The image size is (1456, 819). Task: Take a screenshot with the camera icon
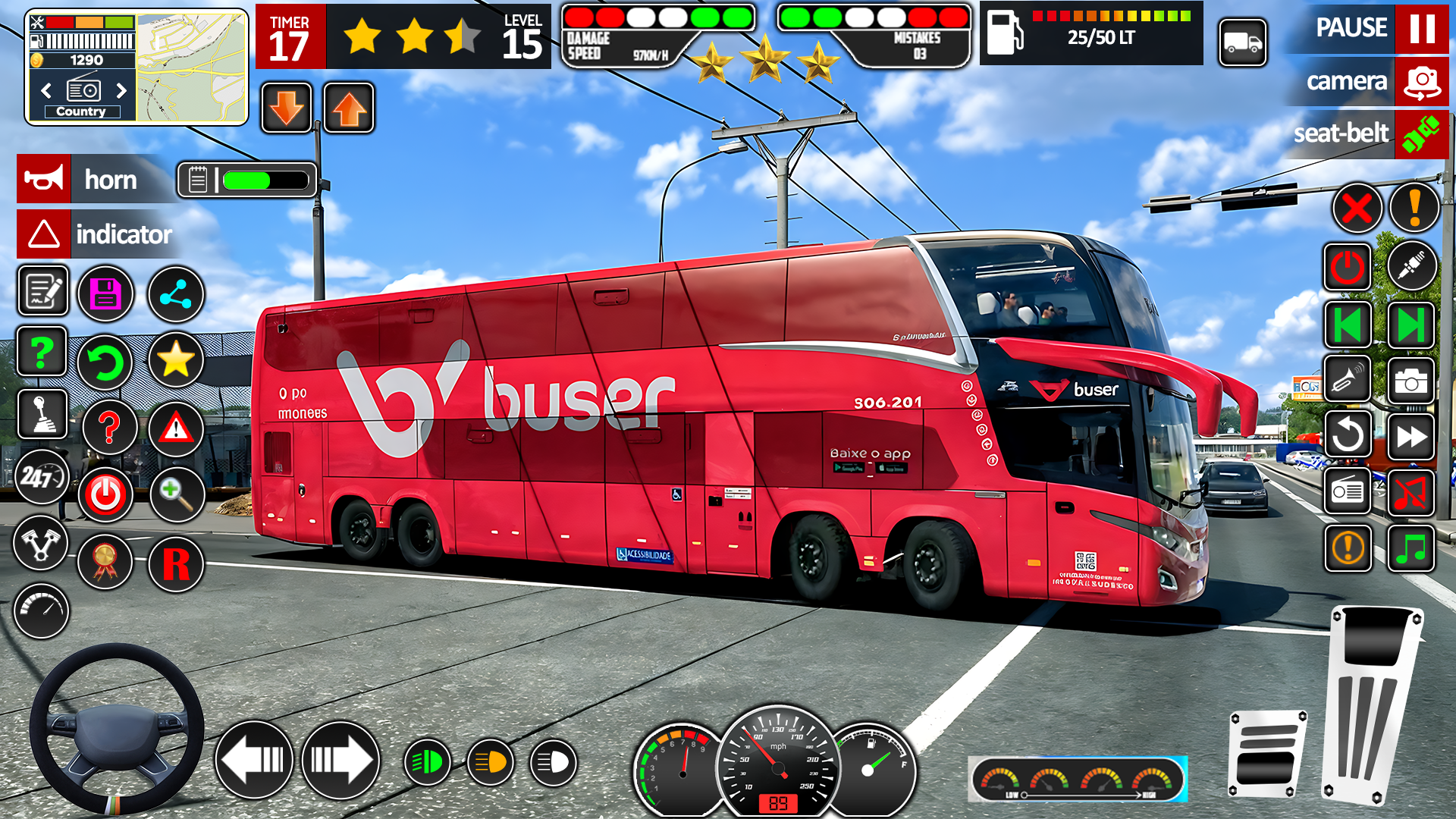click(1410, 381)
